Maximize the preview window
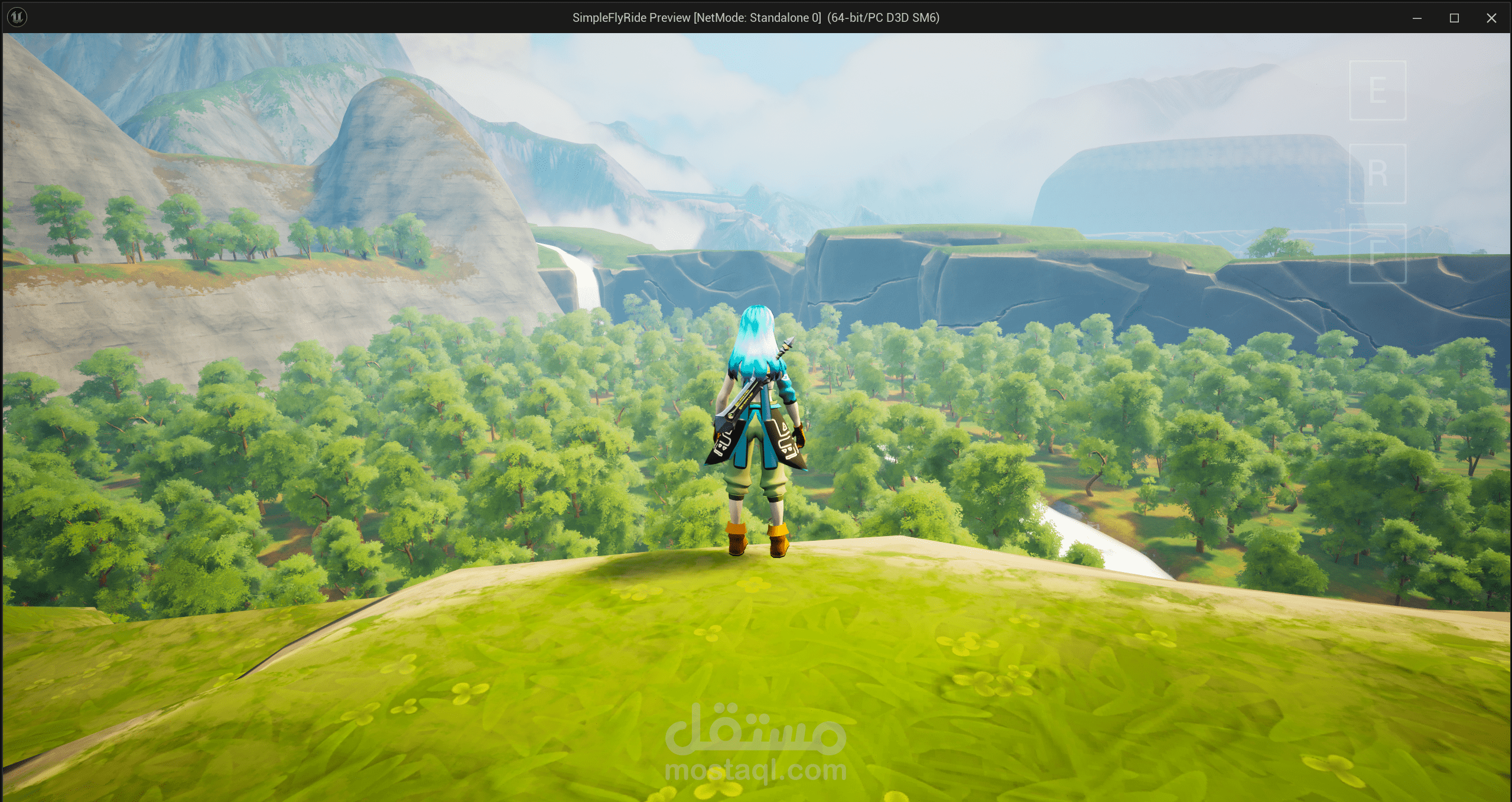 click(x=1454, y=18)
